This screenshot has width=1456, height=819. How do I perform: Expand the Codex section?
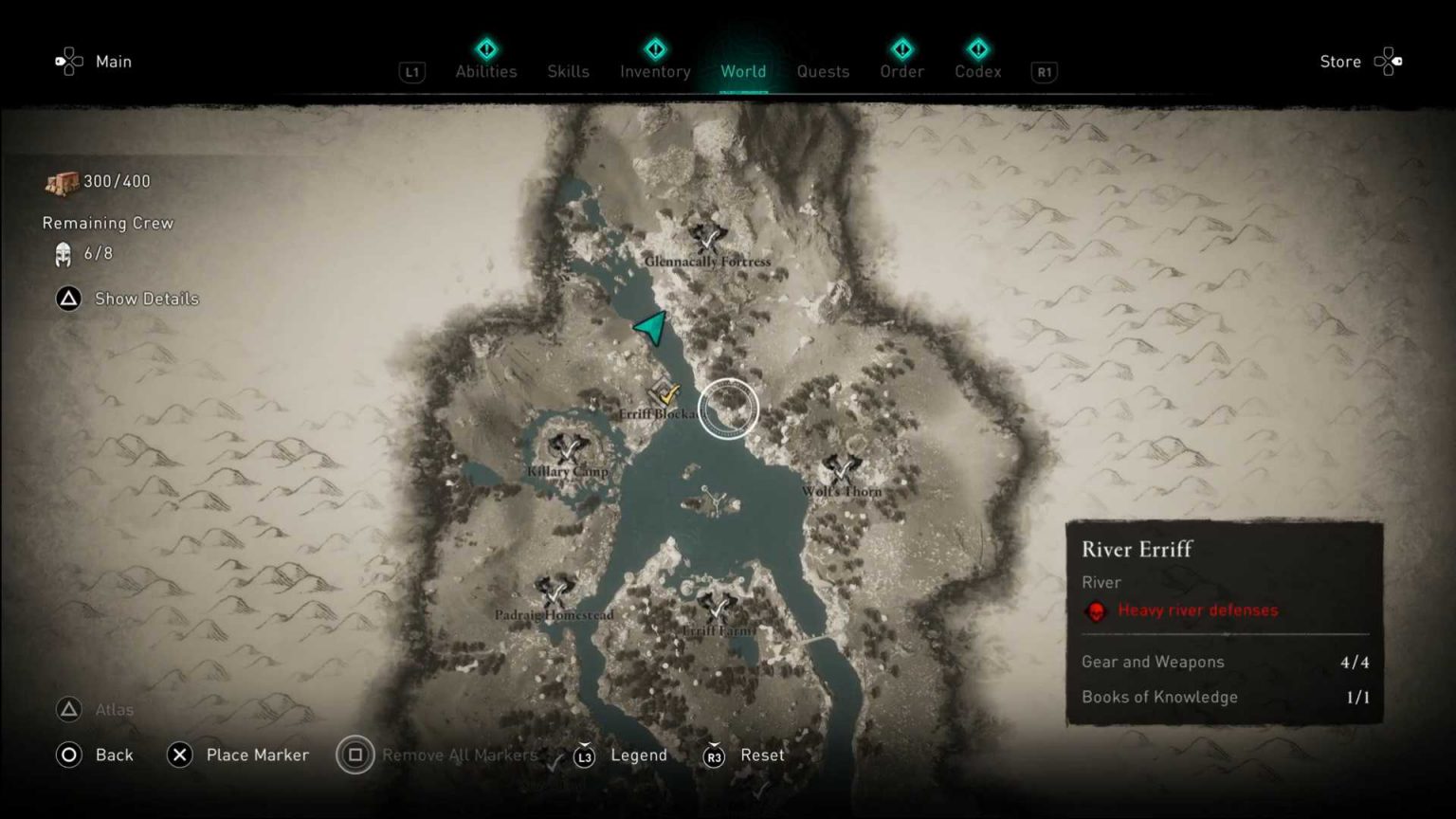tap(977, 71)
